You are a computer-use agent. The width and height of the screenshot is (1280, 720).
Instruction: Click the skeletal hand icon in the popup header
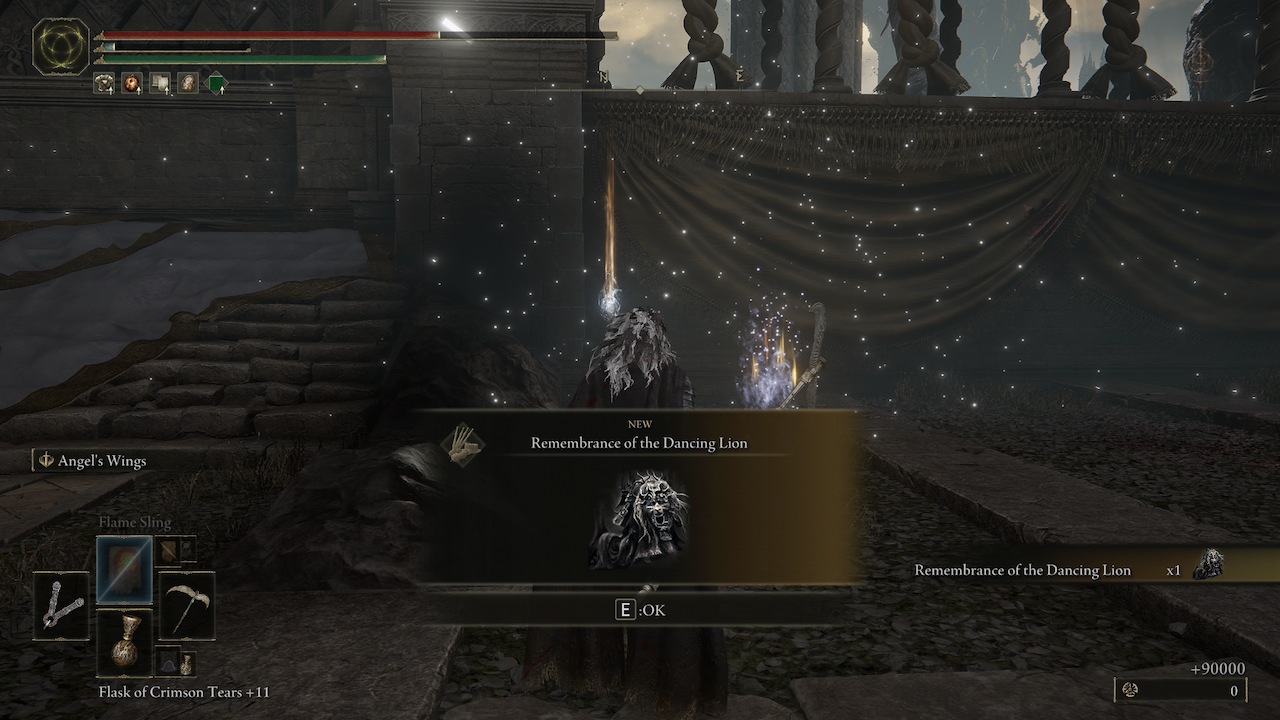pyautogui.click(x=463, y=441)
